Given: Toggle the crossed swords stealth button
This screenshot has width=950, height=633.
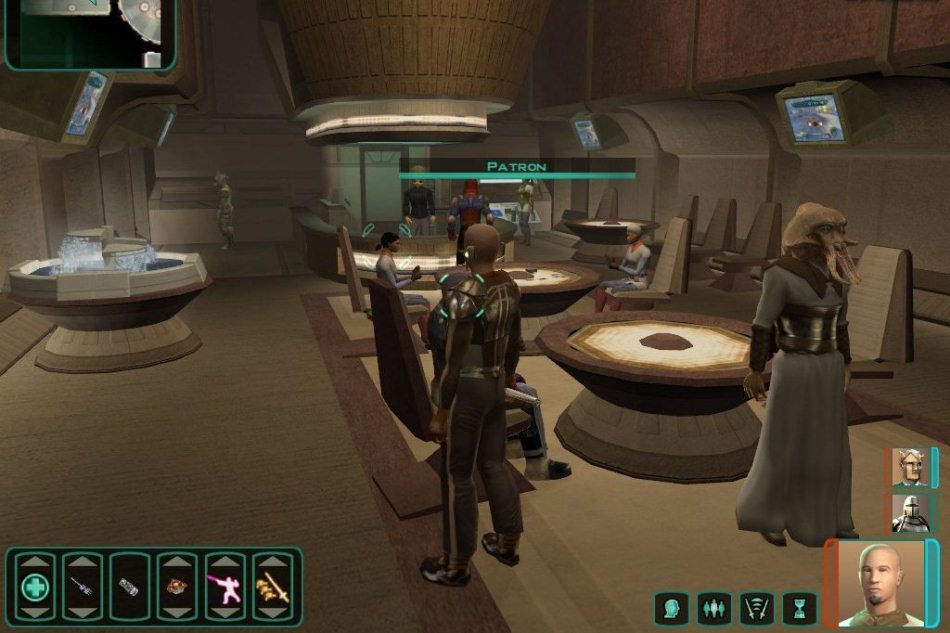Looking at the screenshot, I should [x=757, y=607].
